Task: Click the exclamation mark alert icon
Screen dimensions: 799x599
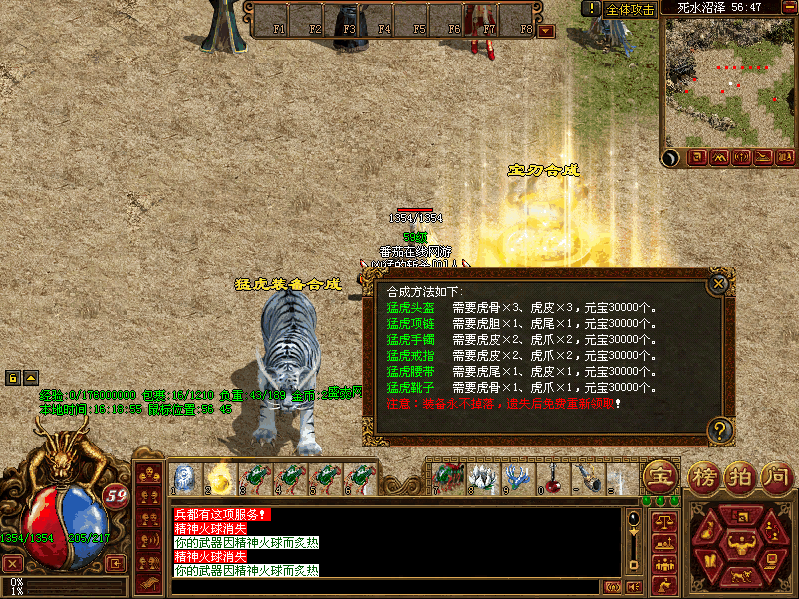Action: click(592, 8)
